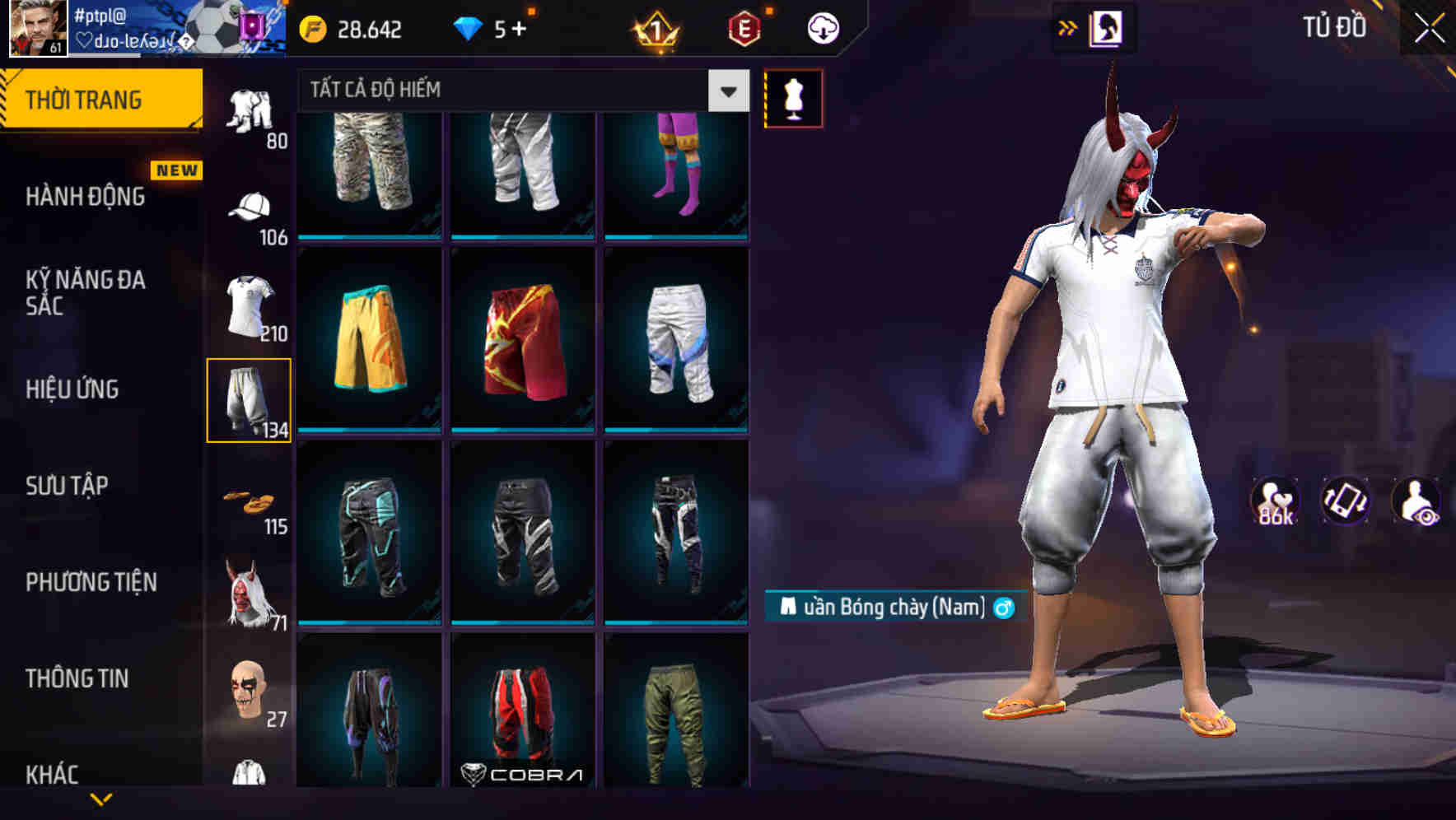Image resolution: width=1456 pixels, height=820 pixels.
Task: Open the character likes counter showing 86k
Action: coord(1274,502)
